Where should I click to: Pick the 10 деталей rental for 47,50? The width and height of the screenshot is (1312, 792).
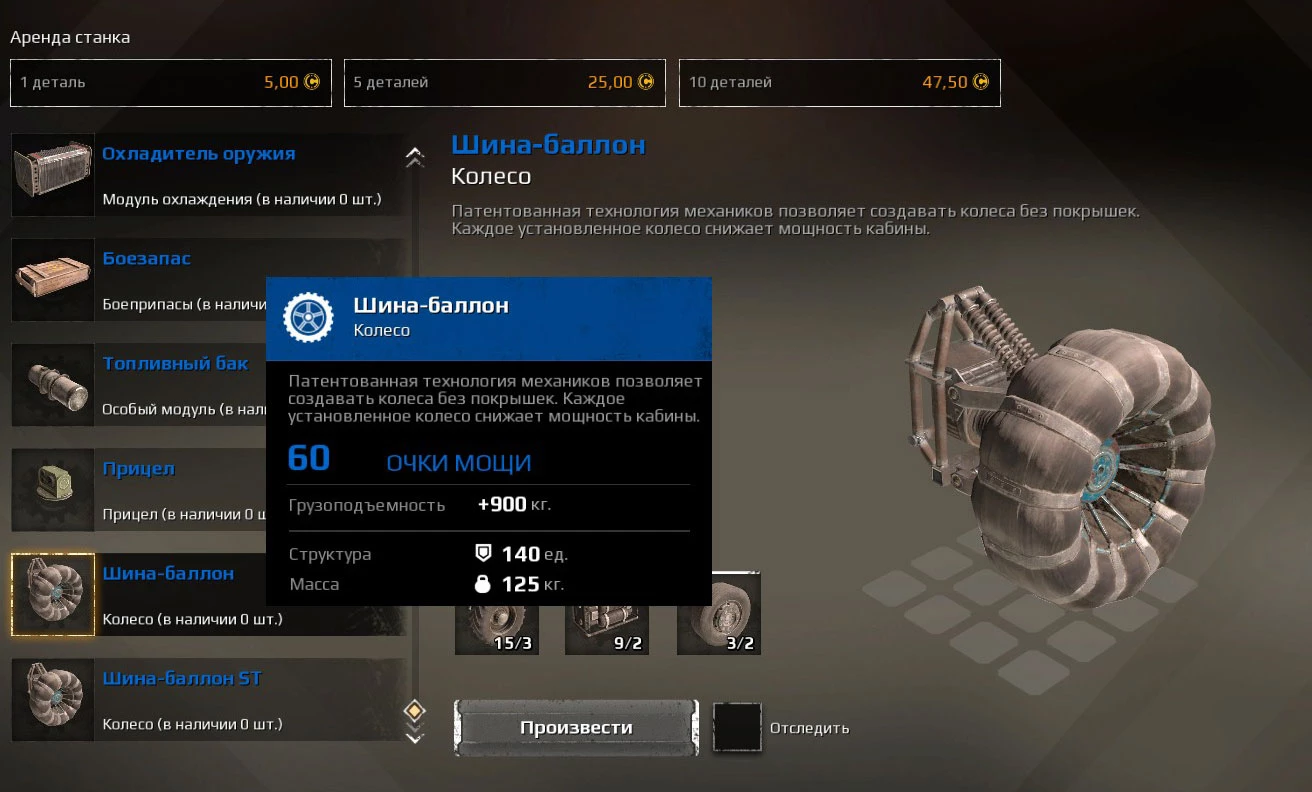(x=839, y=83)
